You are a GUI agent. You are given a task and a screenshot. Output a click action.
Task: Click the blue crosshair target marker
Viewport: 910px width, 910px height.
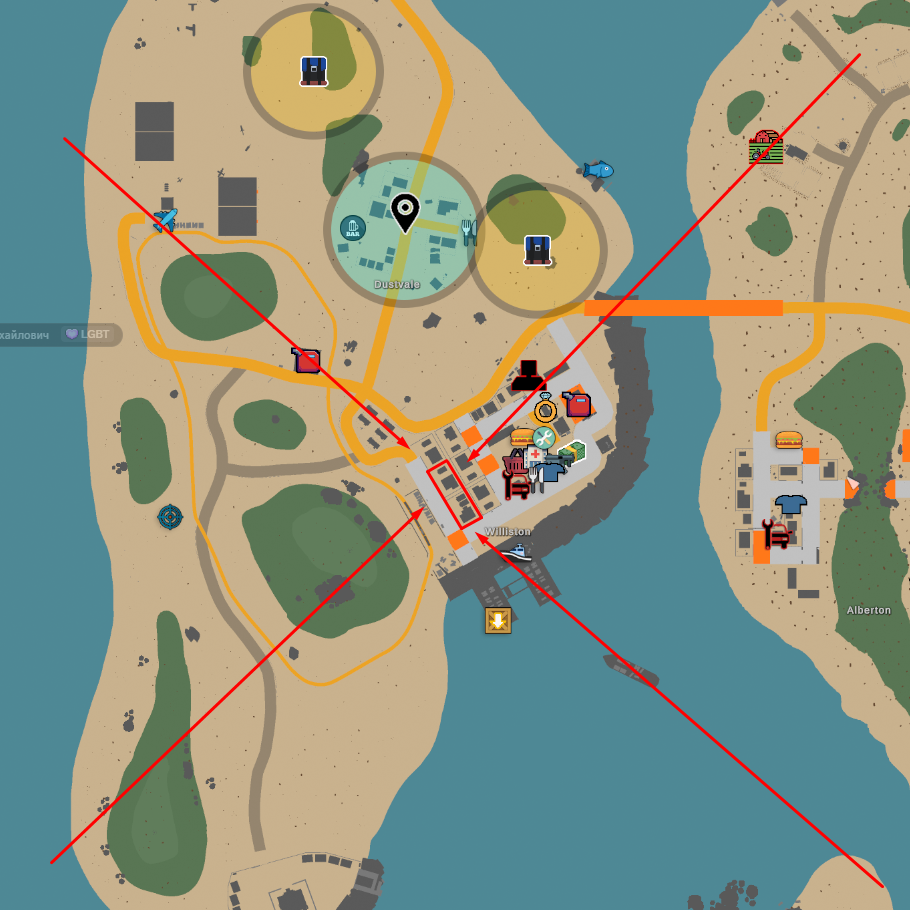[170, 517]
